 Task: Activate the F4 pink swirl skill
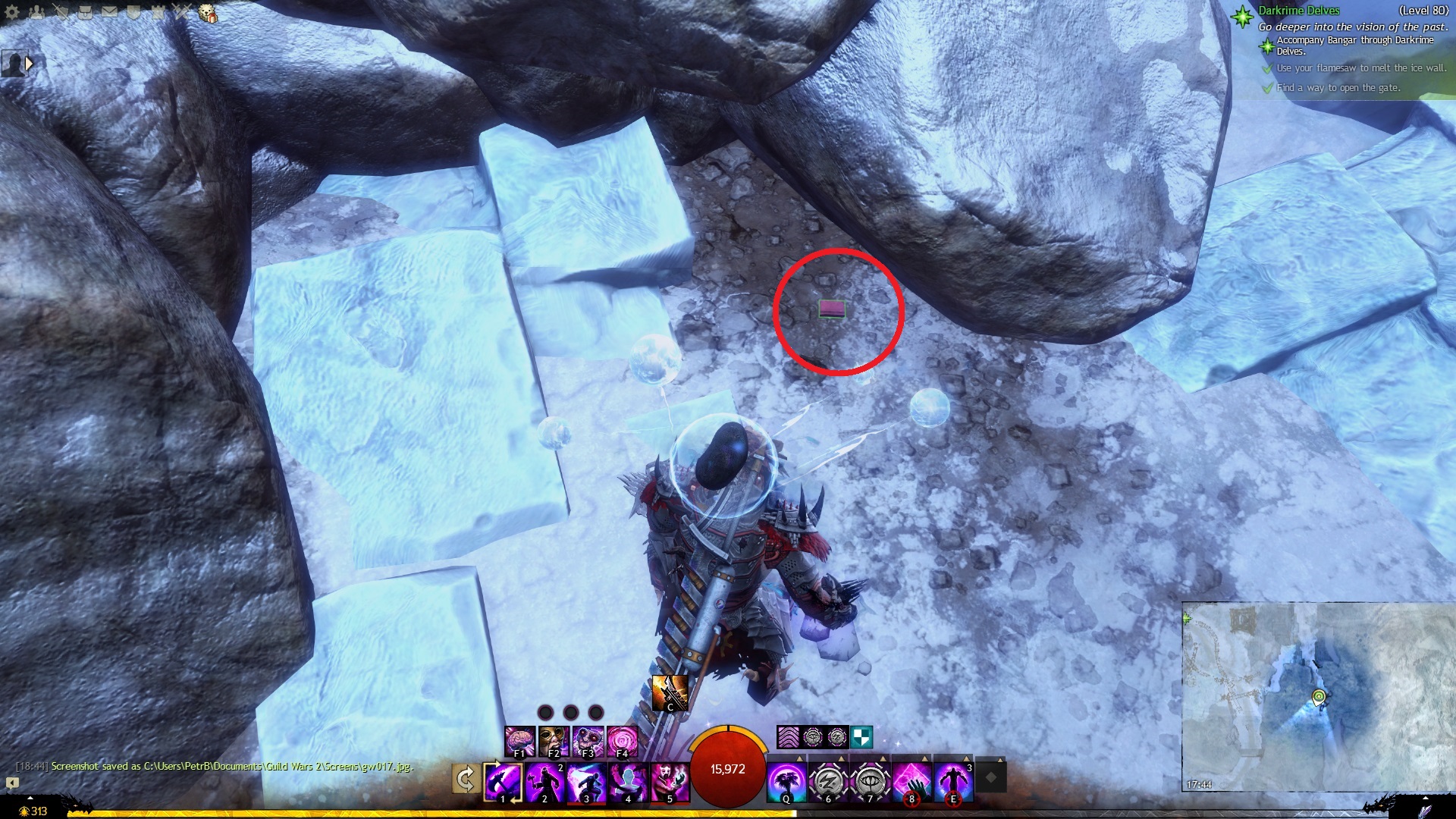coord(622,741)
